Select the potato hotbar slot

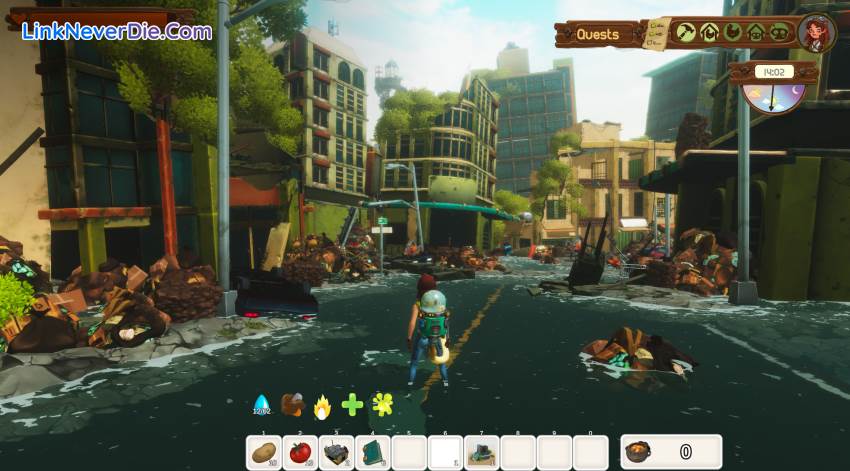tap(264, 452)
